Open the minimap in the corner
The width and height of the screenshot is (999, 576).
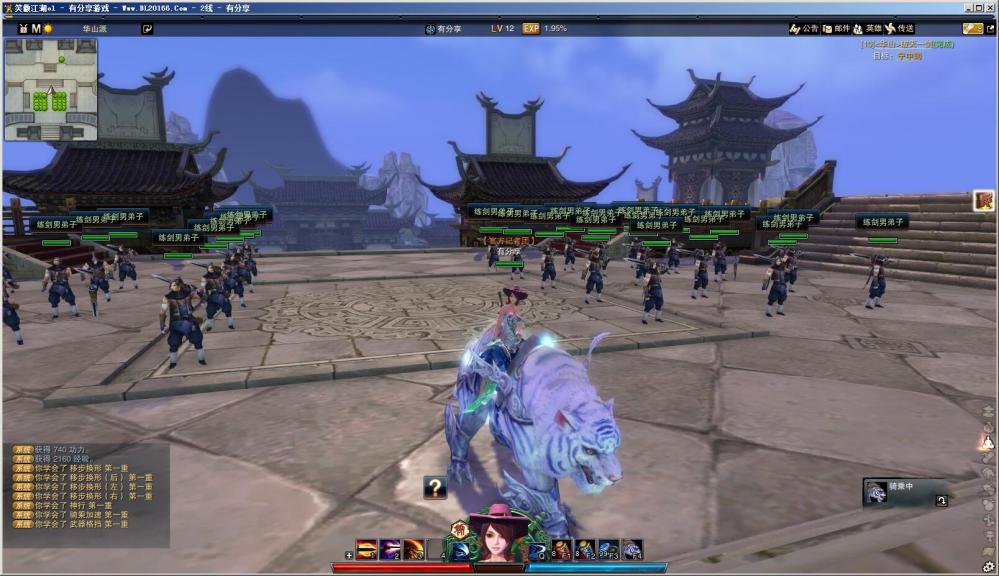[x=50, y=90]
